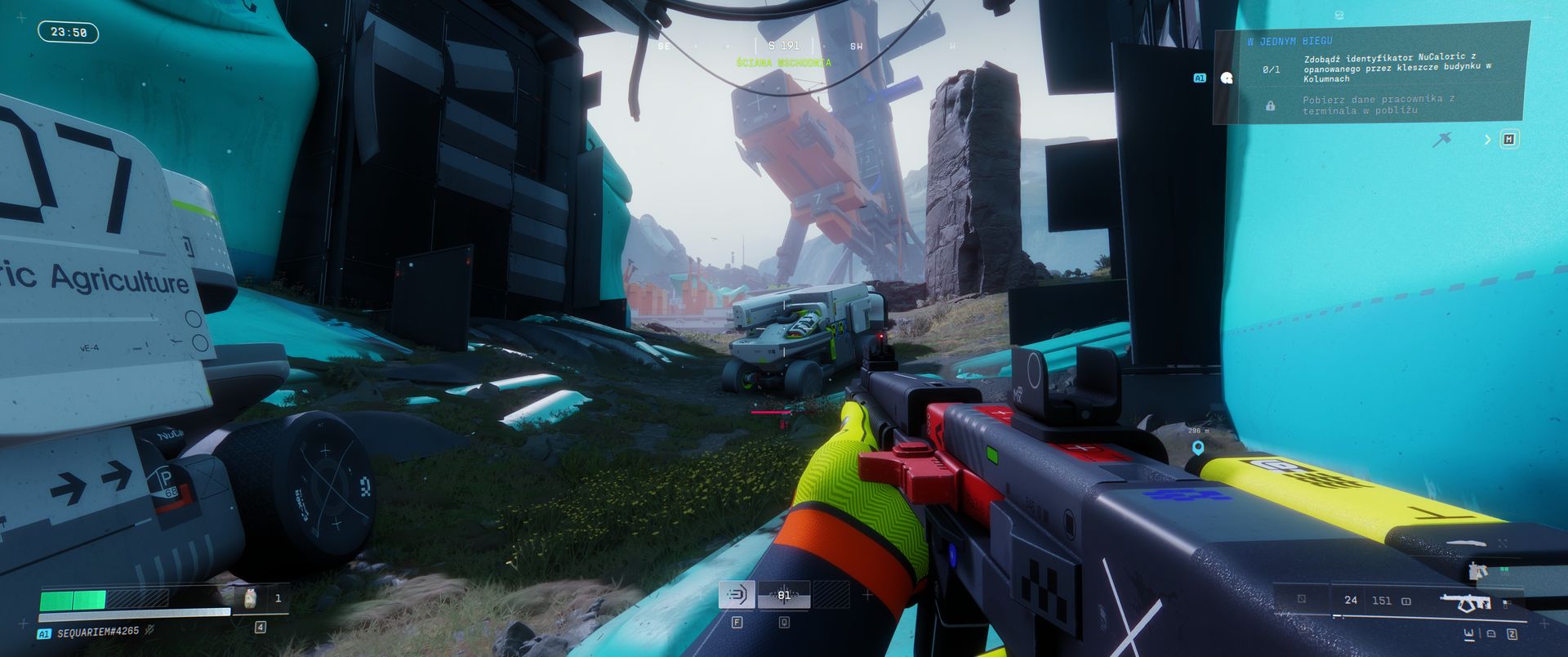Select the consumable item slot beside health
The height and width of the screenshot is (657, 1568).
[250, 598]
